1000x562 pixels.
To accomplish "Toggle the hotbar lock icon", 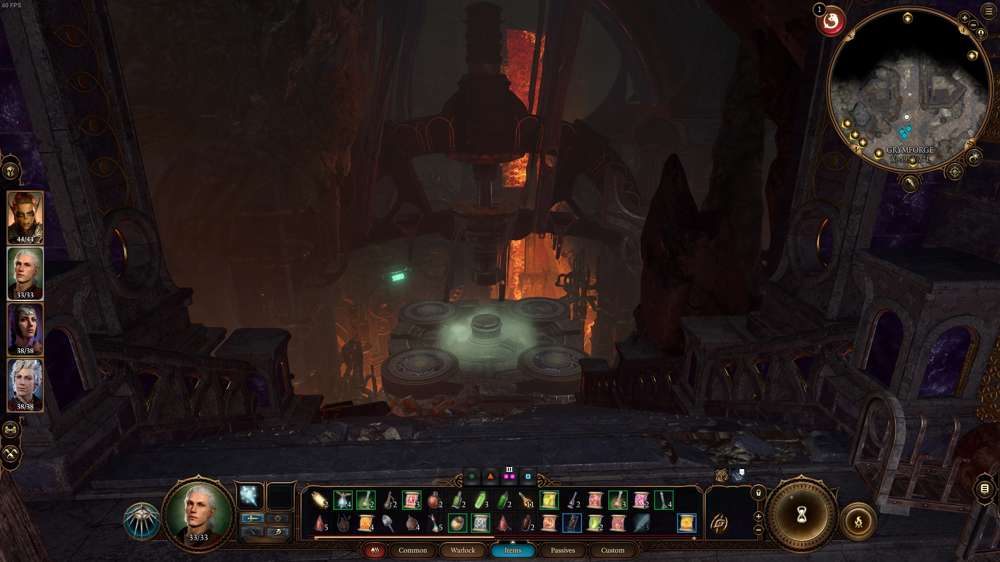I will [758, 493].
